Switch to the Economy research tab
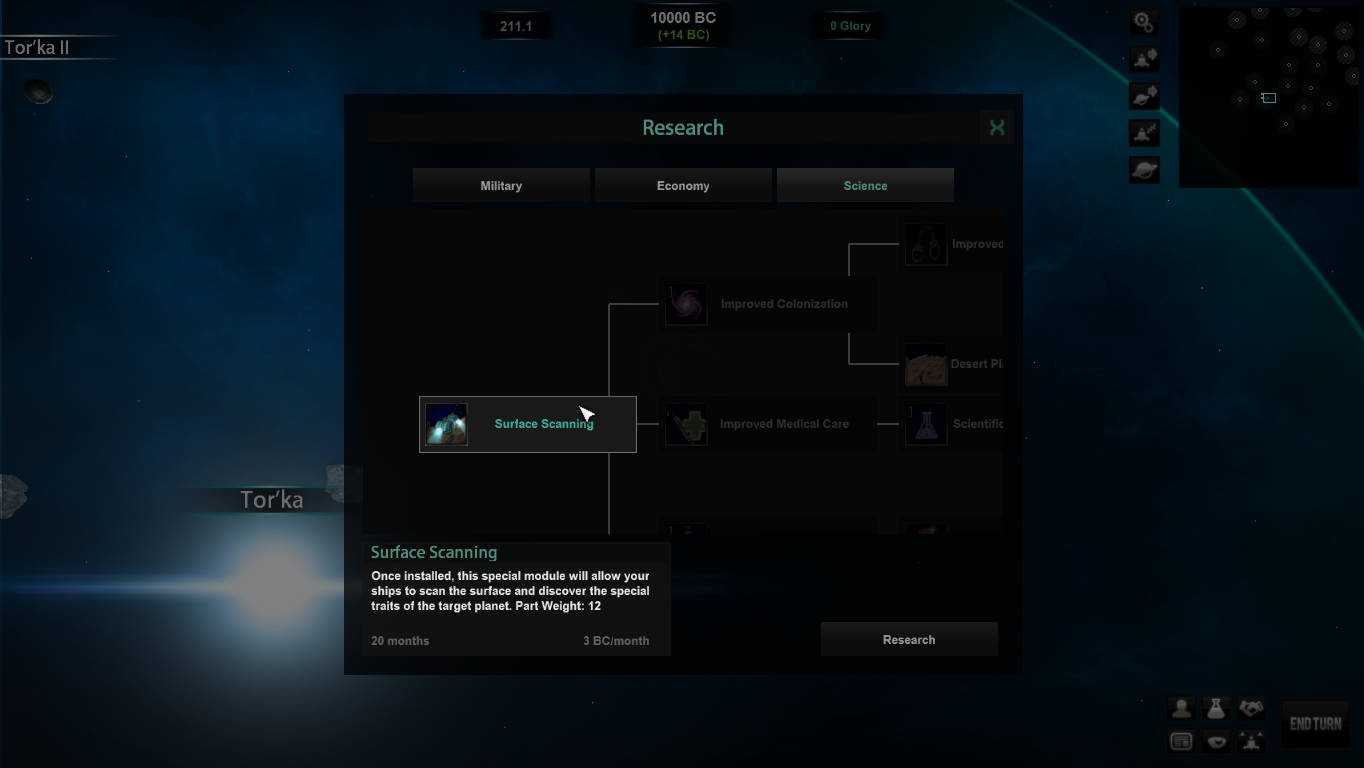 click(x=683, y=185)
